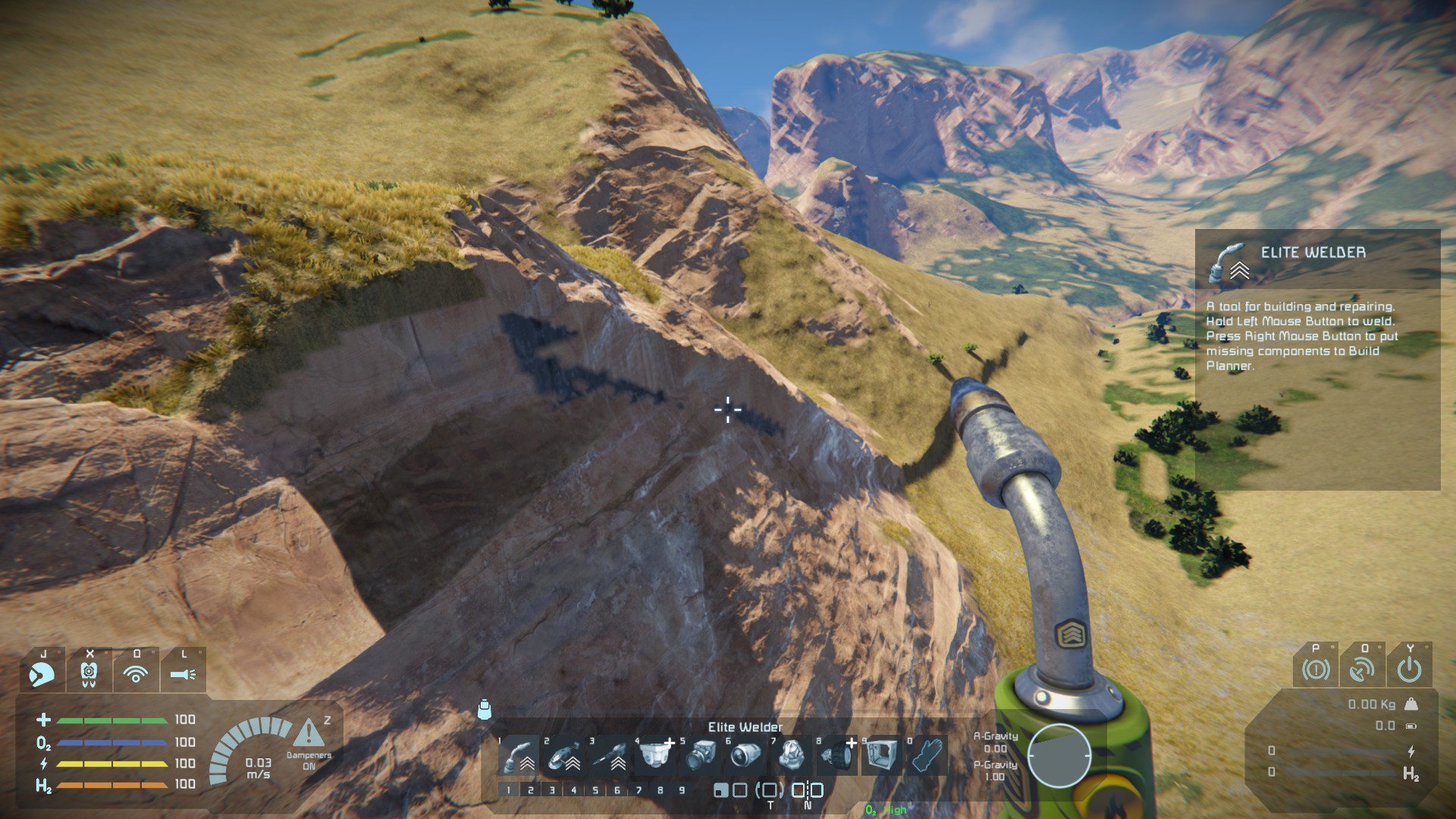Equip the hand drill in slot 3
1456x819 pixels.
click(x=610, y=755)
